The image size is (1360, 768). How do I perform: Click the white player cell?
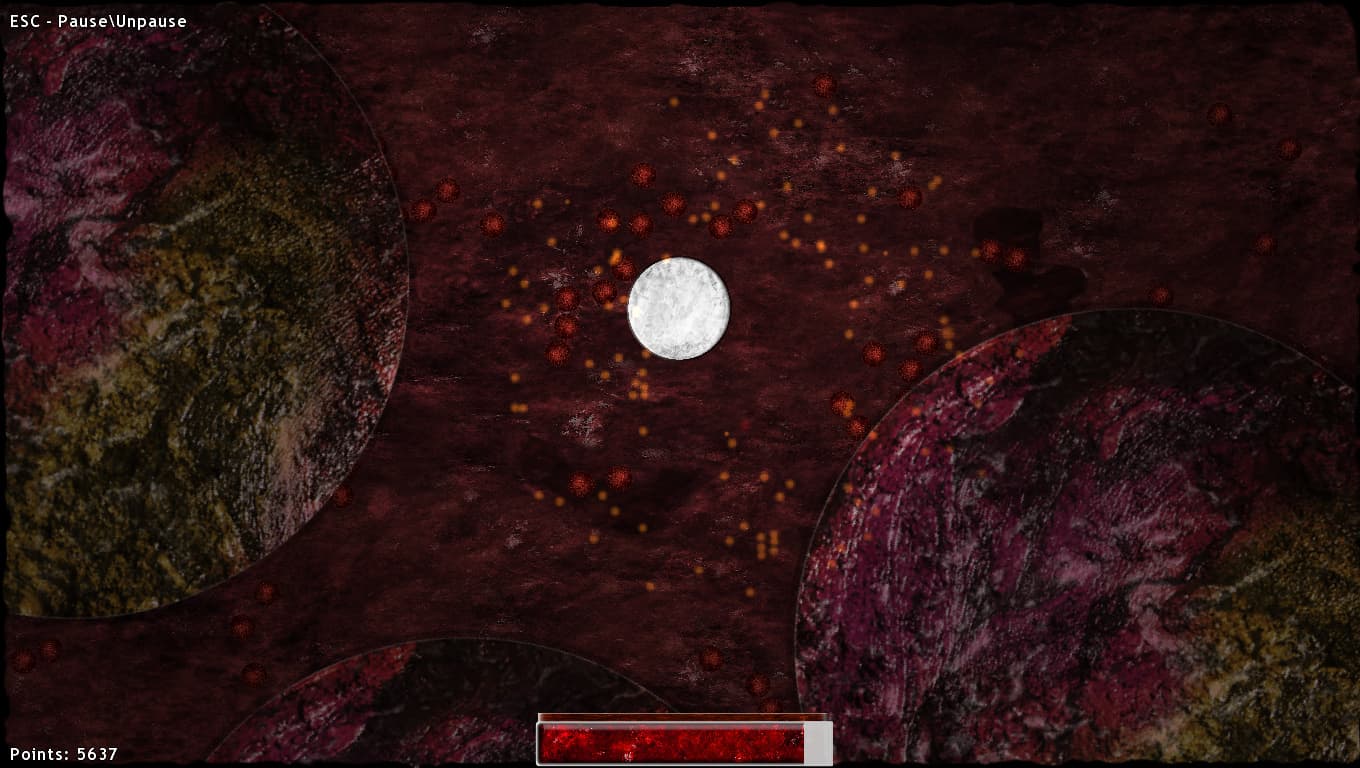678,308
